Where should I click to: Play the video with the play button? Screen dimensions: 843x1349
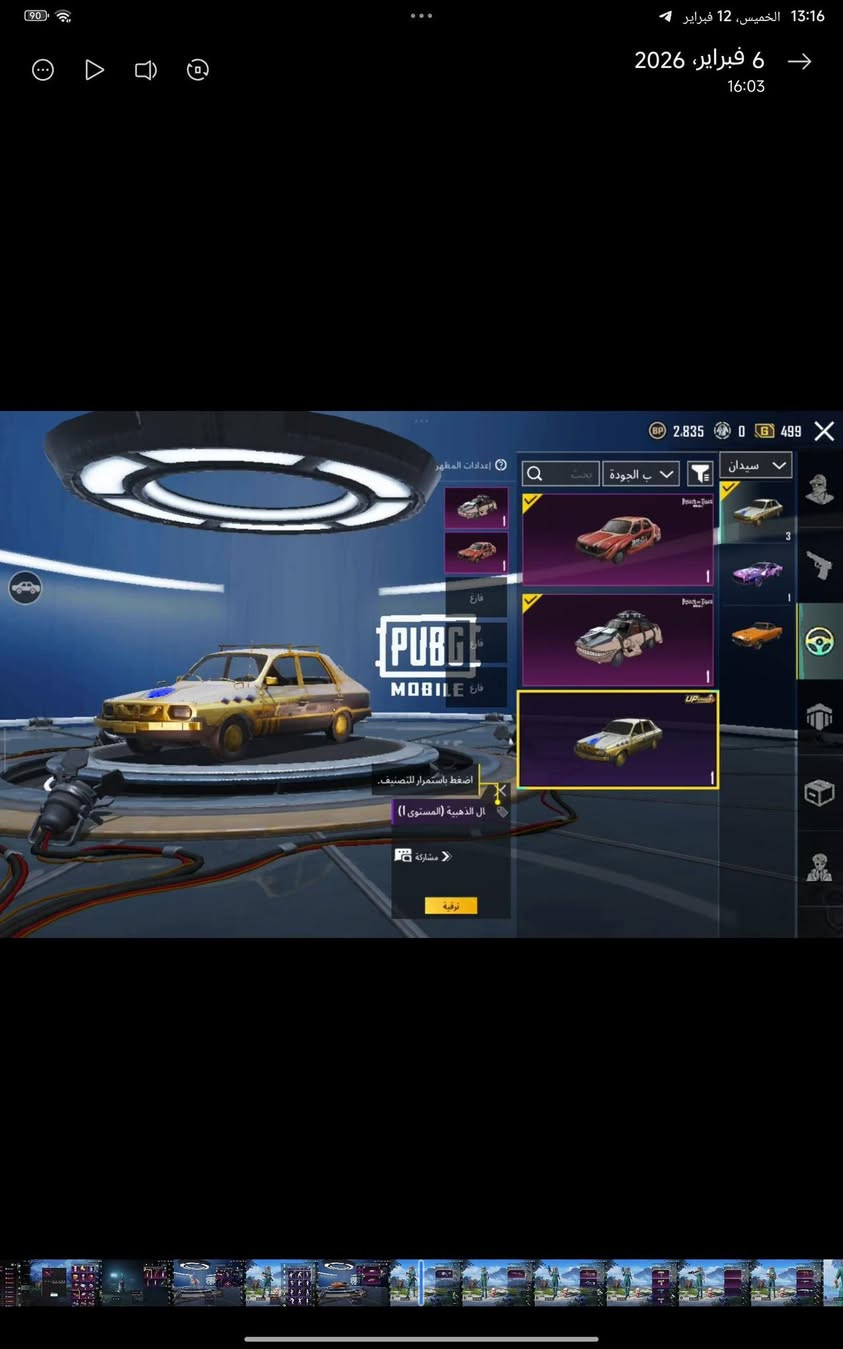tap(94, 70)
